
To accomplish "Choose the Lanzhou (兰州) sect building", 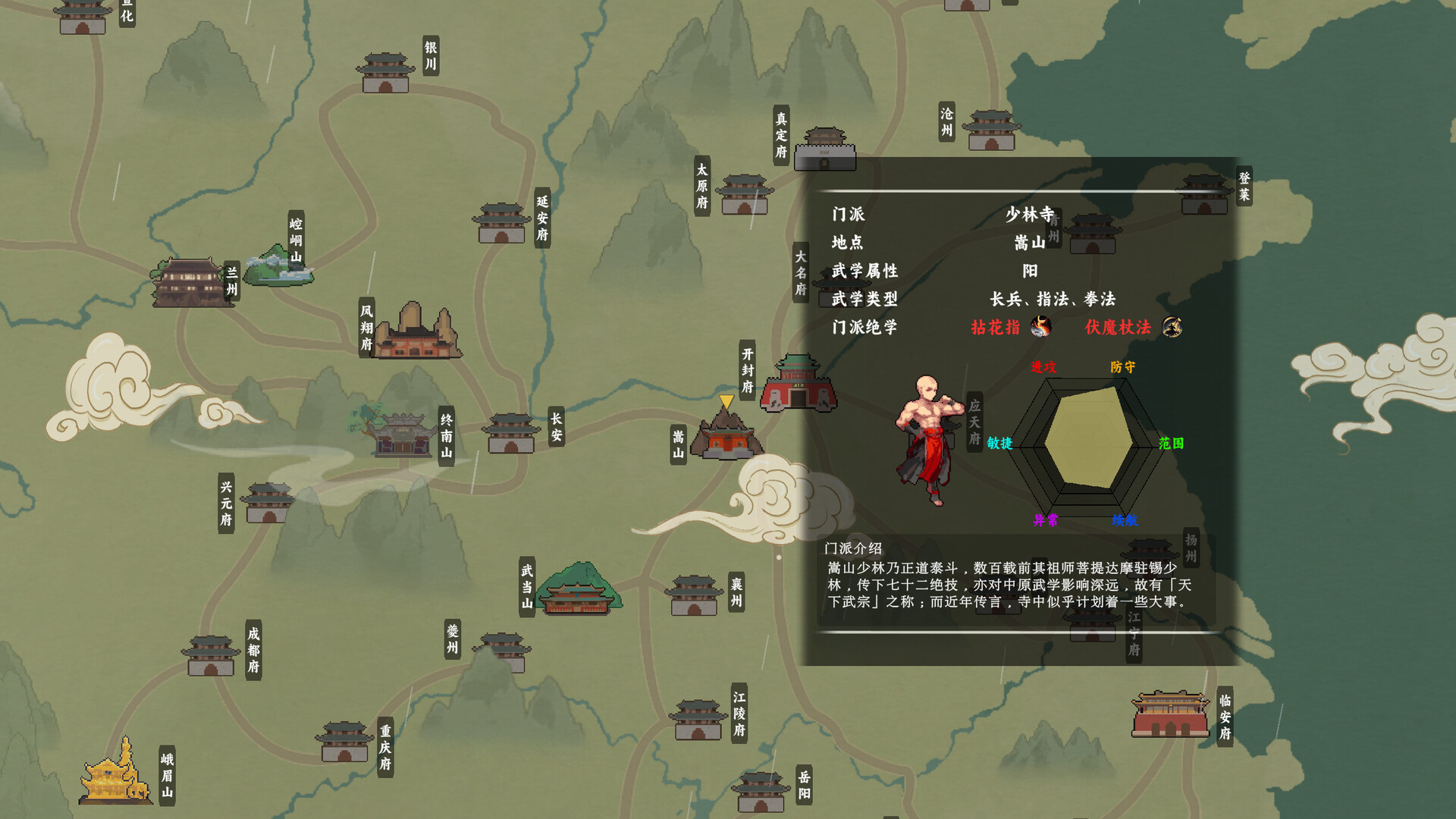I will click(190, 282).
